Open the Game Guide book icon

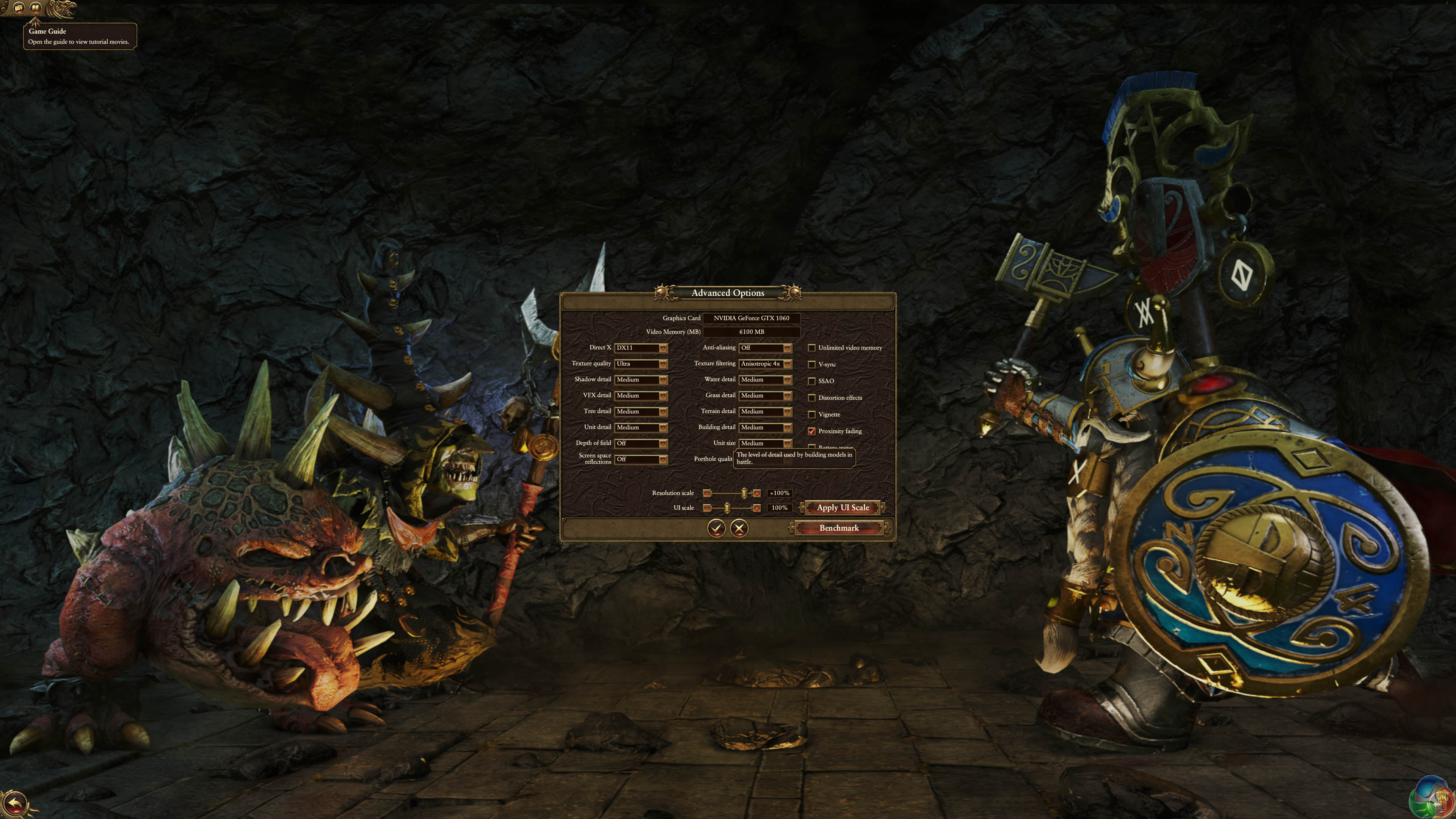click(x=35, y=8)
